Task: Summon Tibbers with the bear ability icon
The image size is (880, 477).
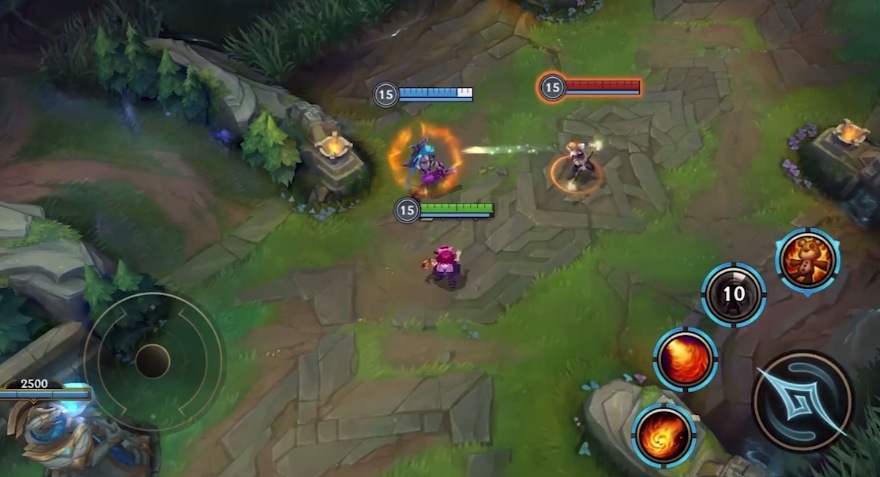Action: [807, 260]
